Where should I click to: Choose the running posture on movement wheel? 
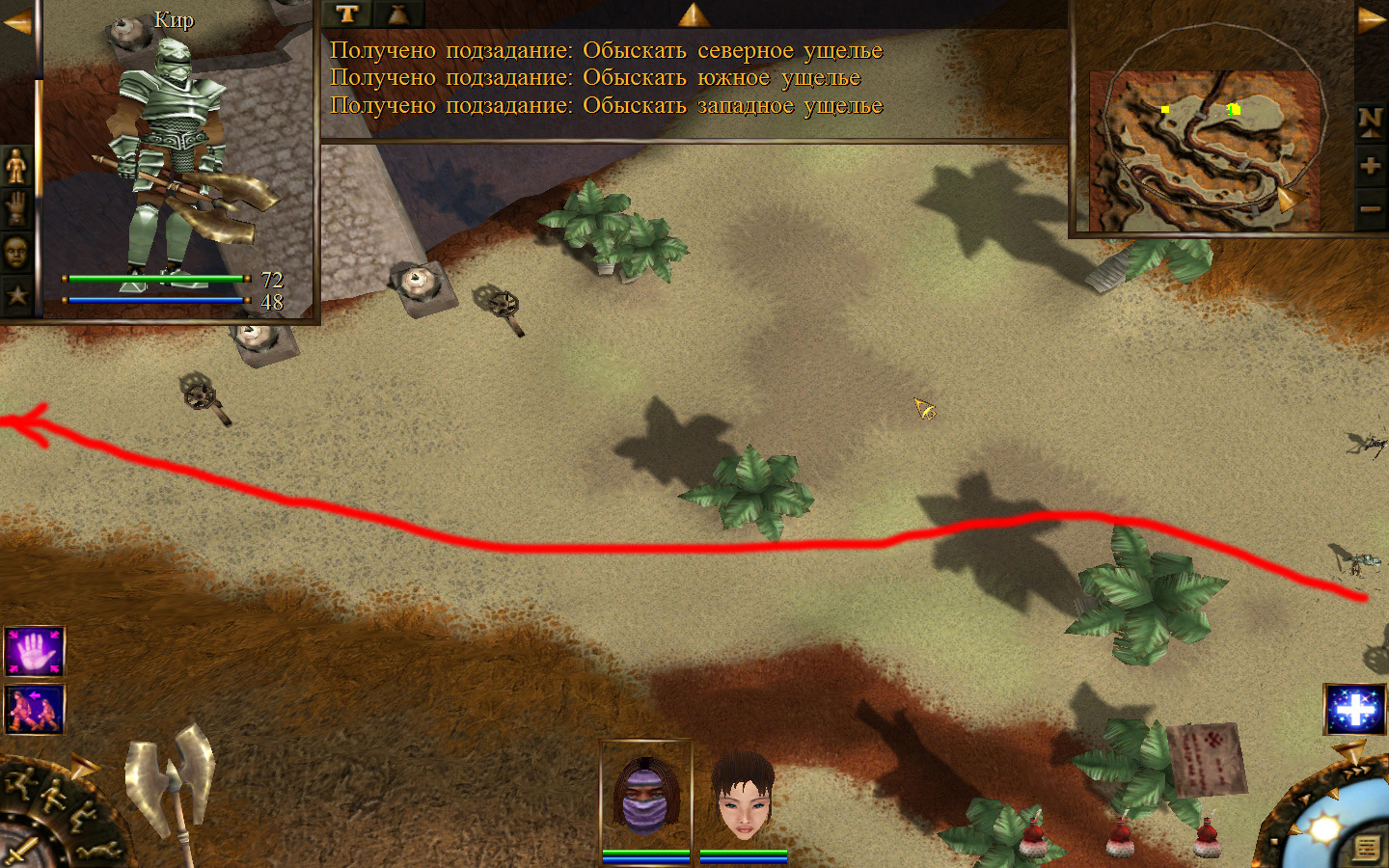pyautogui.click(x=21, y=783)
